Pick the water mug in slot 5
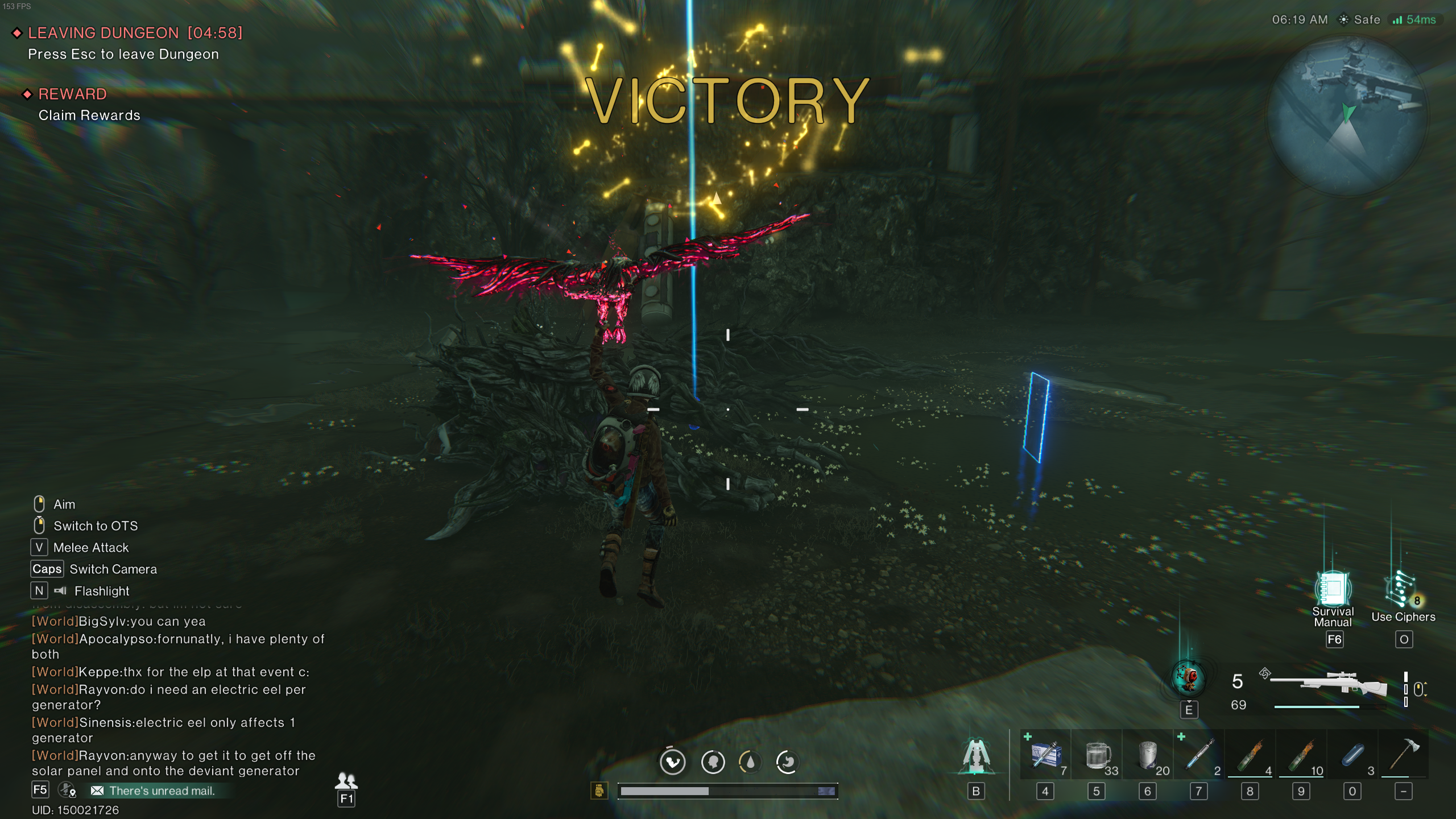The width and height of the screenshot is (1456, 819). pyautogui.click(x=1097, y=754)
